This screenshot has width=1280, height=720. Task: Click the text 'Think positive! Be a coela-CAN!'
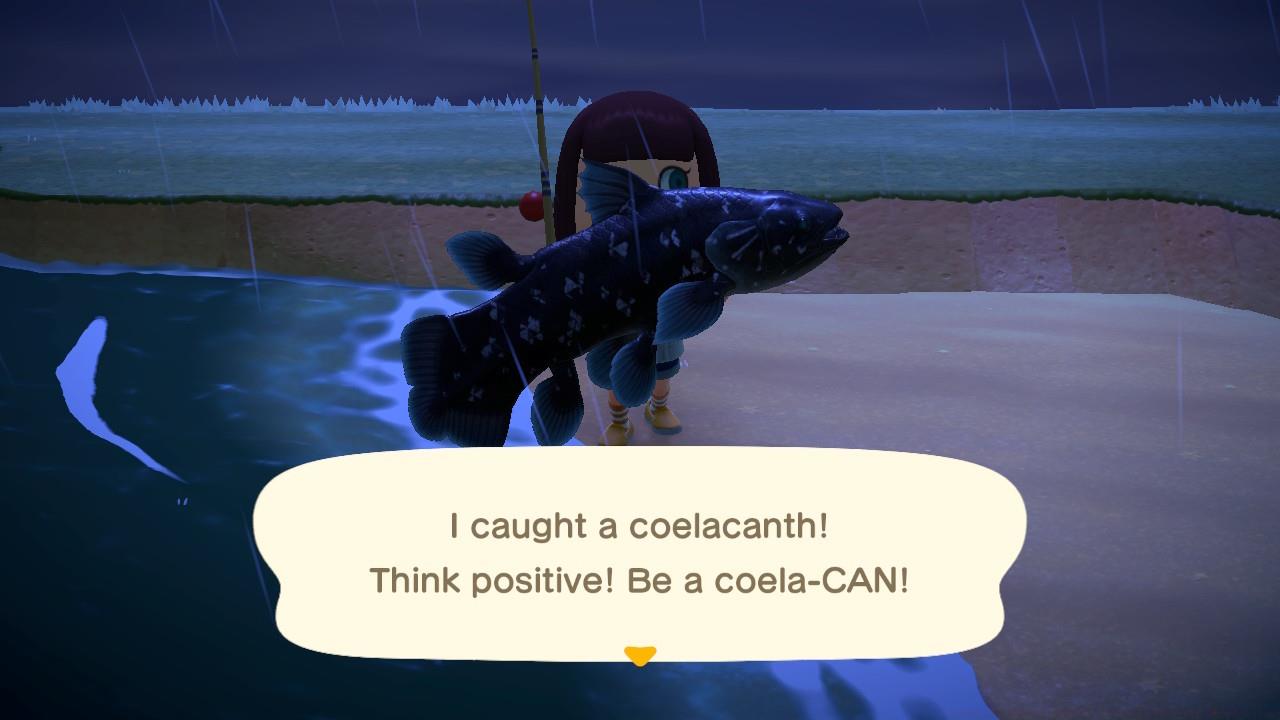click(640, 578)
